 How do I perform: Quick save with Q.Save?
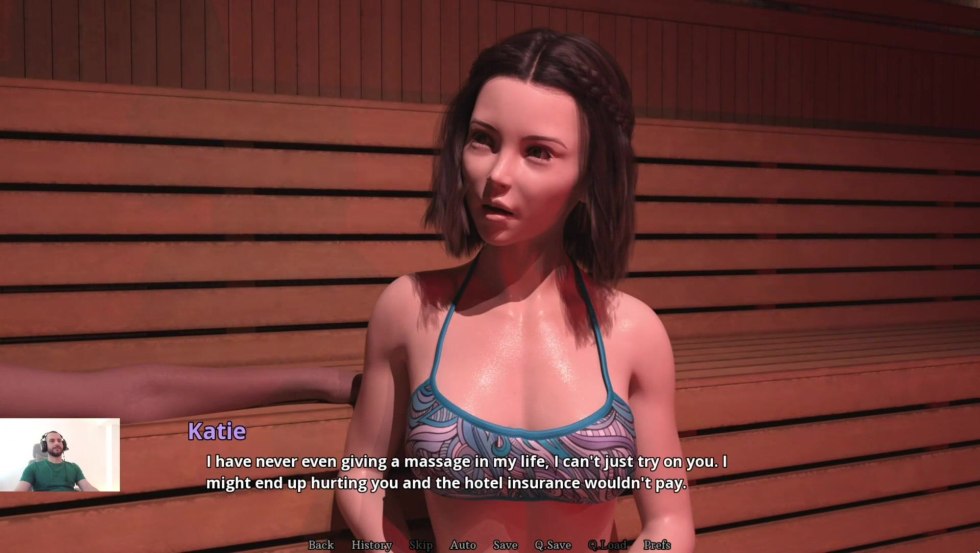coord(553,545)
